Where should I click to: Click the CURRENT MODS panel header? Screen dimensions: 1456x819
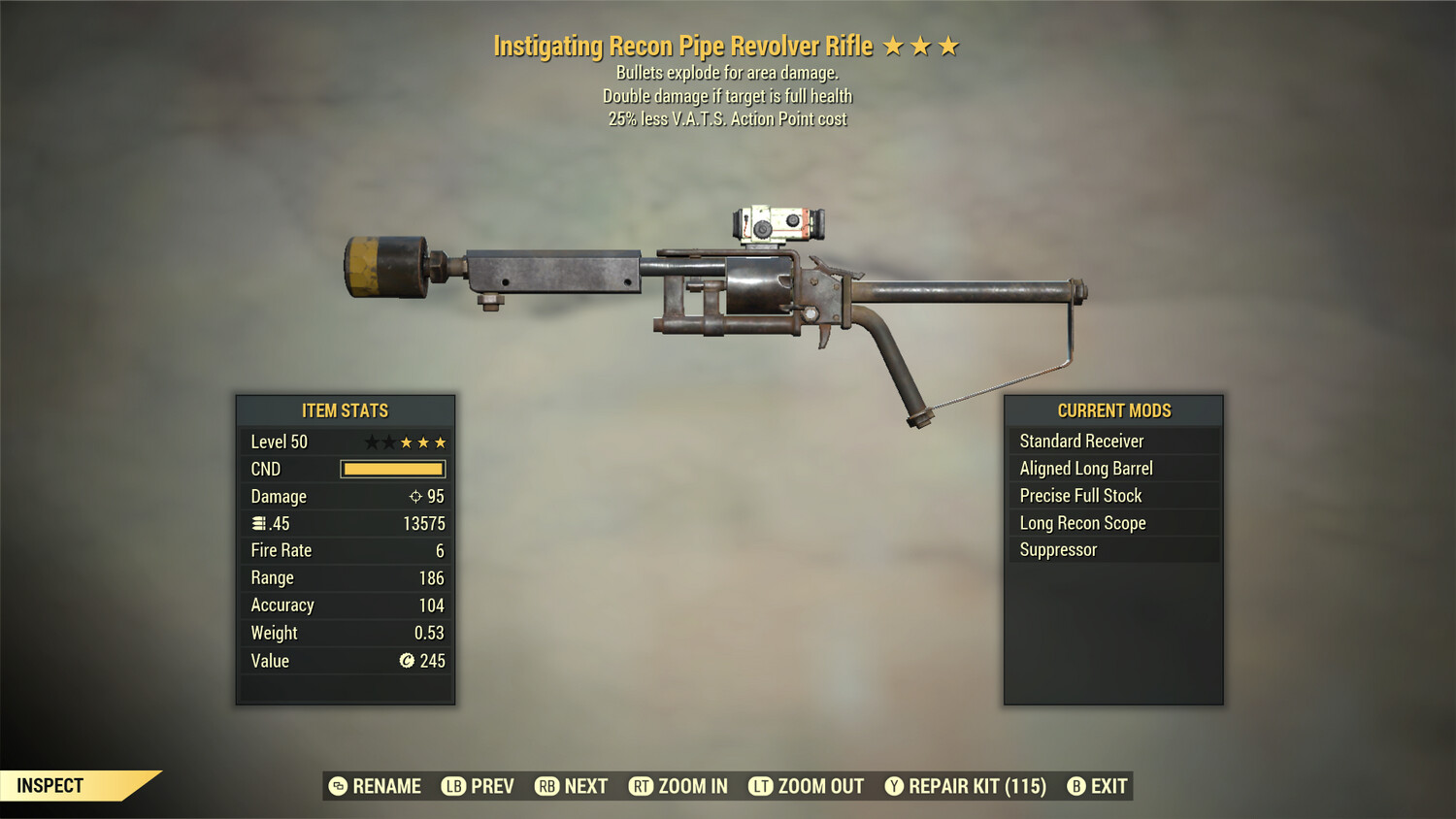pyautogui.click(x=1113, y=410)
